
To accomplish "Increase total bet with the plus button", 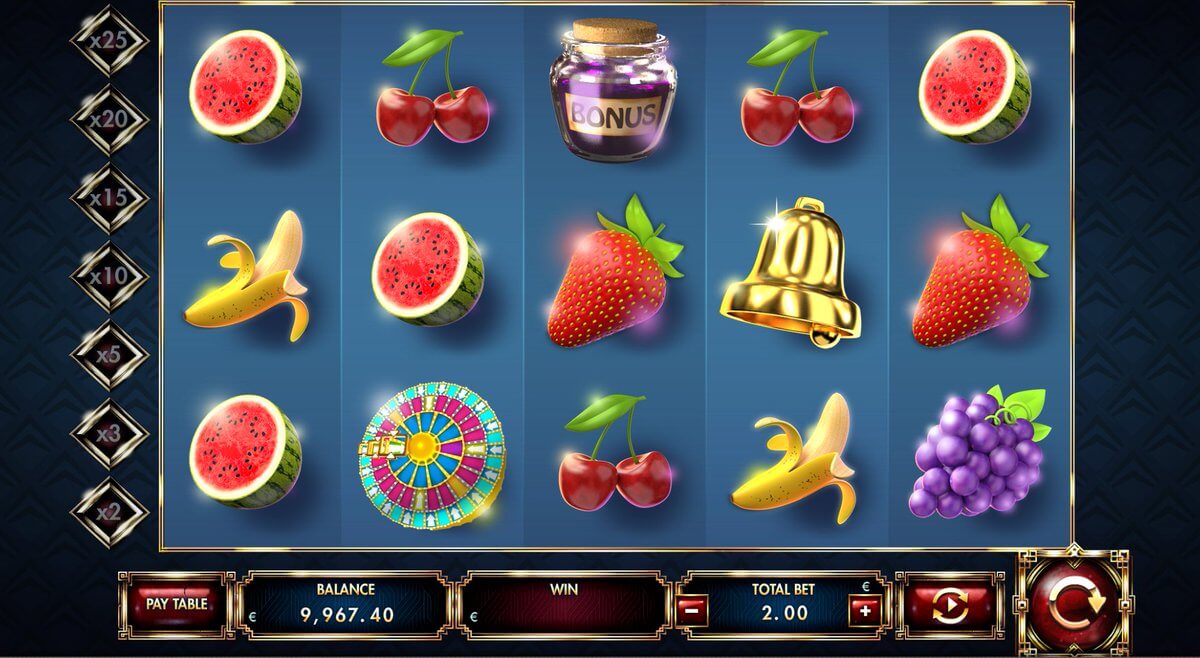I will (863, 609).
